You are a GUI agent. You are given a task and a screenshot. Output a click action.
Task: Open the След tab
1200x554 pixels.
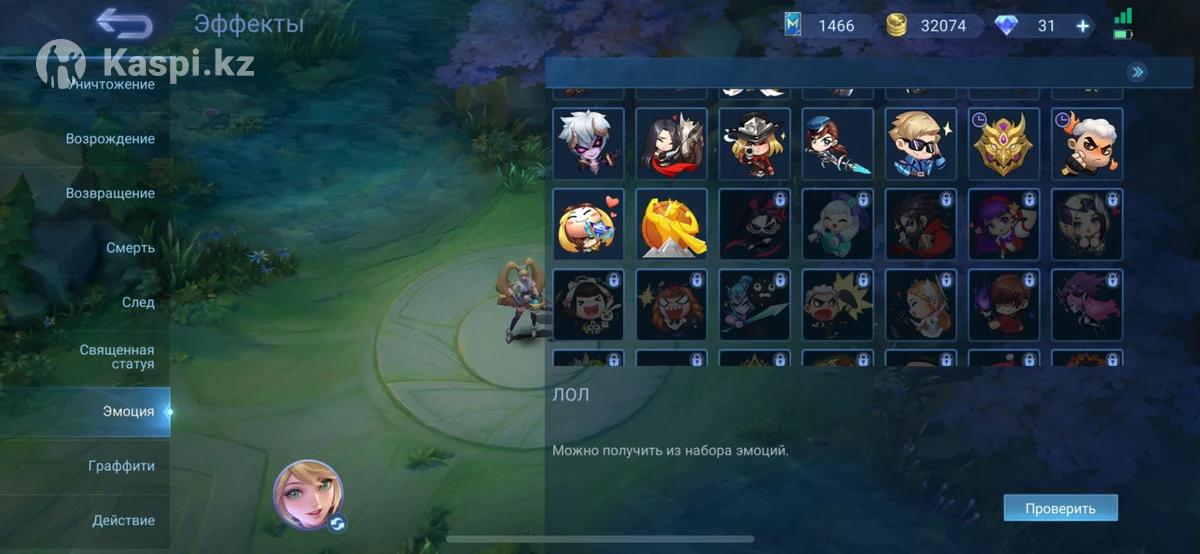(x=138, y=302)
